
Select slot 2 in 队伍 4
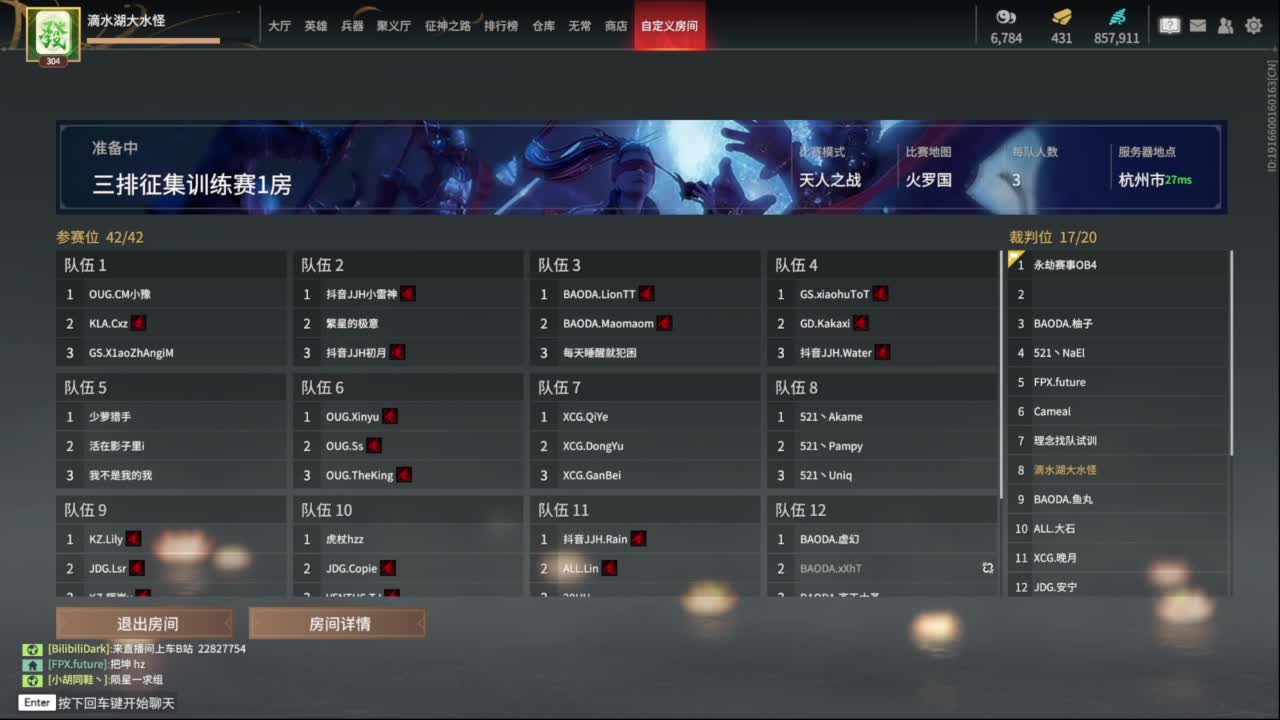tap(880, 323)
